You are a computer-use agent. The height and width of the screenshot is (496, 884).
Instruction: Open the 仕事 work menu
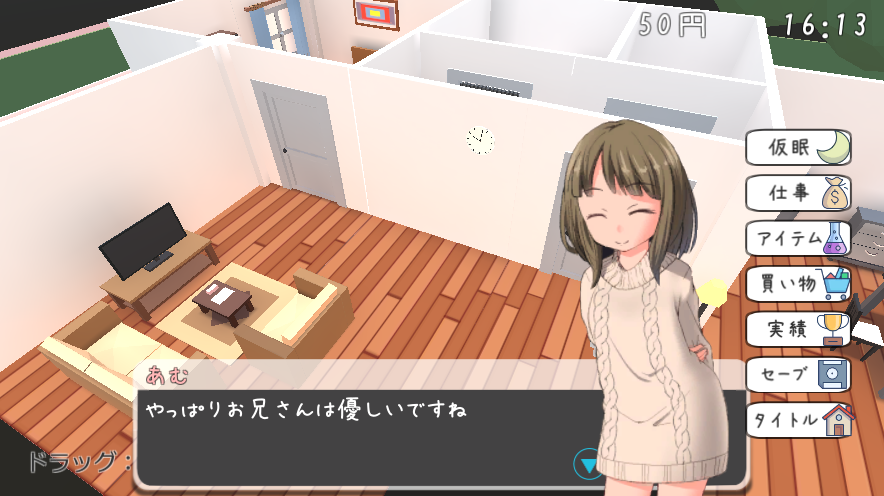797,193
